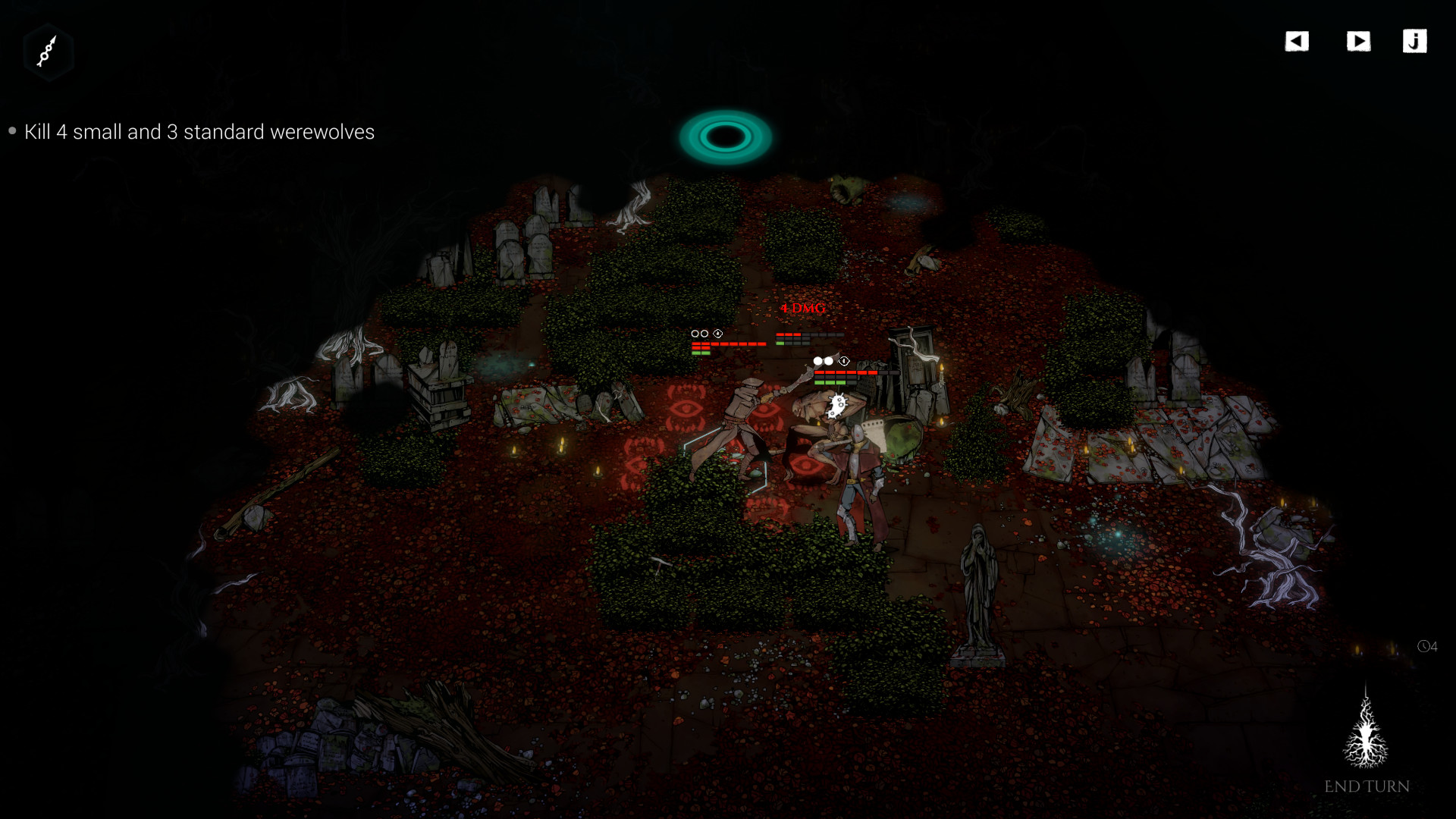Screen dimensions: 1456x819
Task: Click the right arrow playback icon top-right
Action: [1360, 42]
